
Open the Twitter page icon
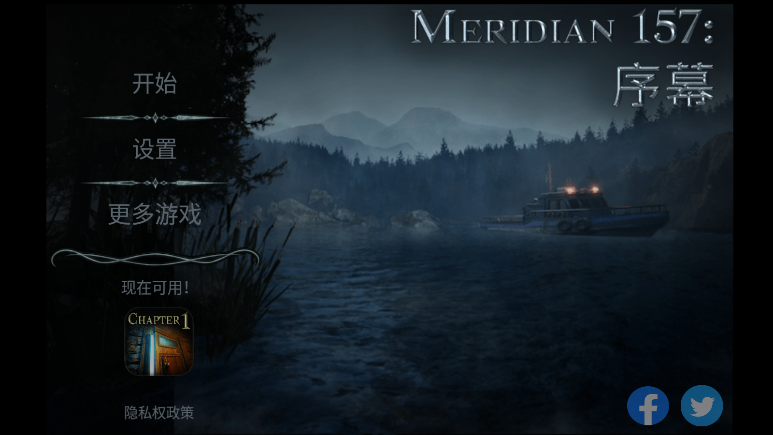(x=702, y=406)
